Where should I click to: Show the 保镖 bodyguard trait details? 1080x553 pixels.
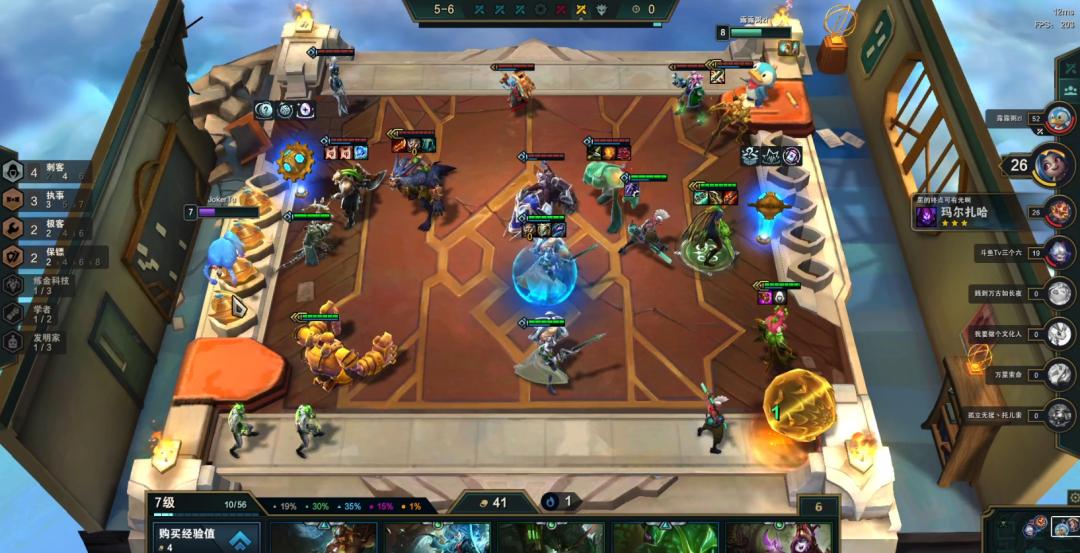[x=40, y=257]
